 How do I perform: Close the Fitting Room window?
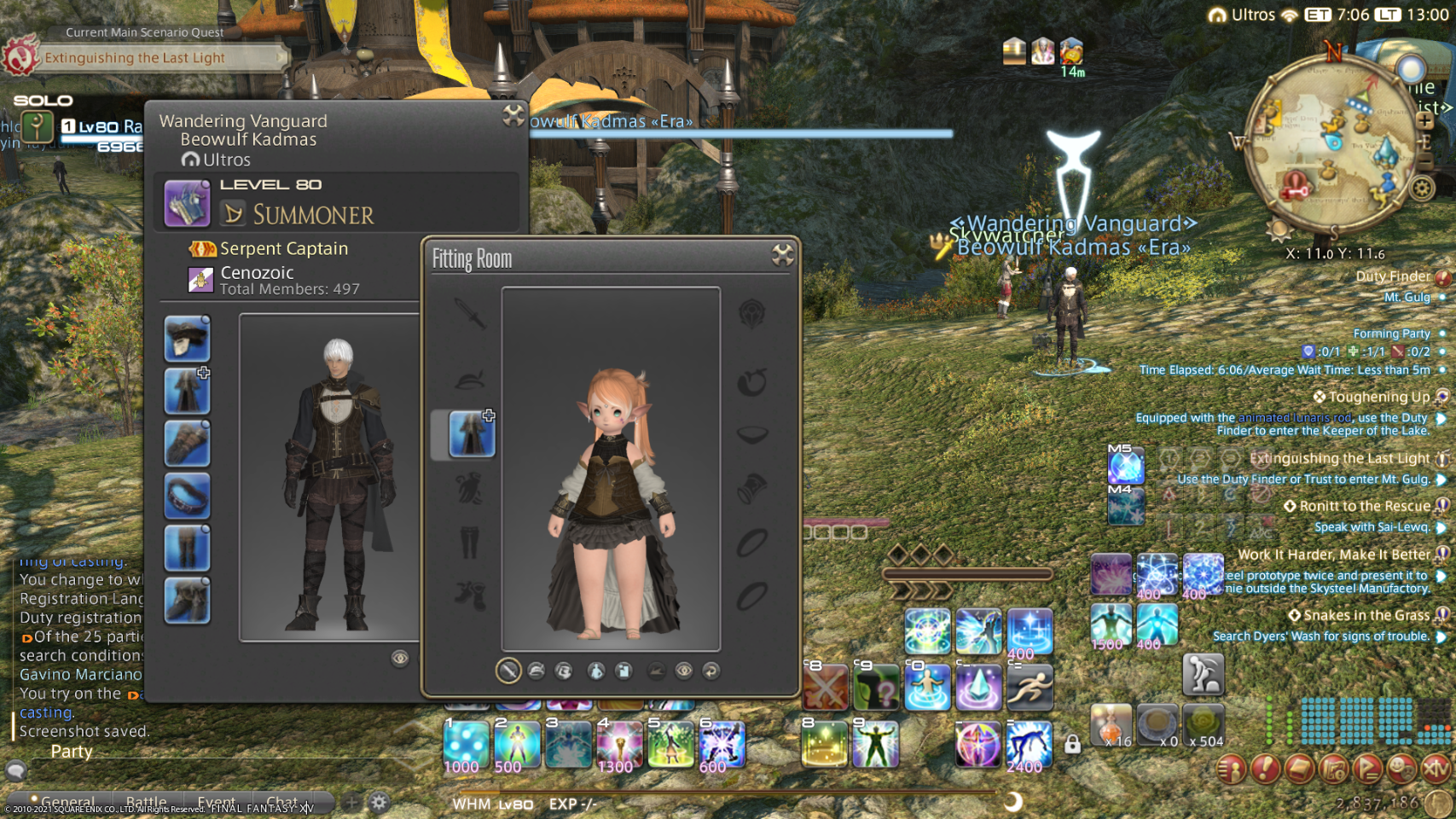tap(782, 254)
